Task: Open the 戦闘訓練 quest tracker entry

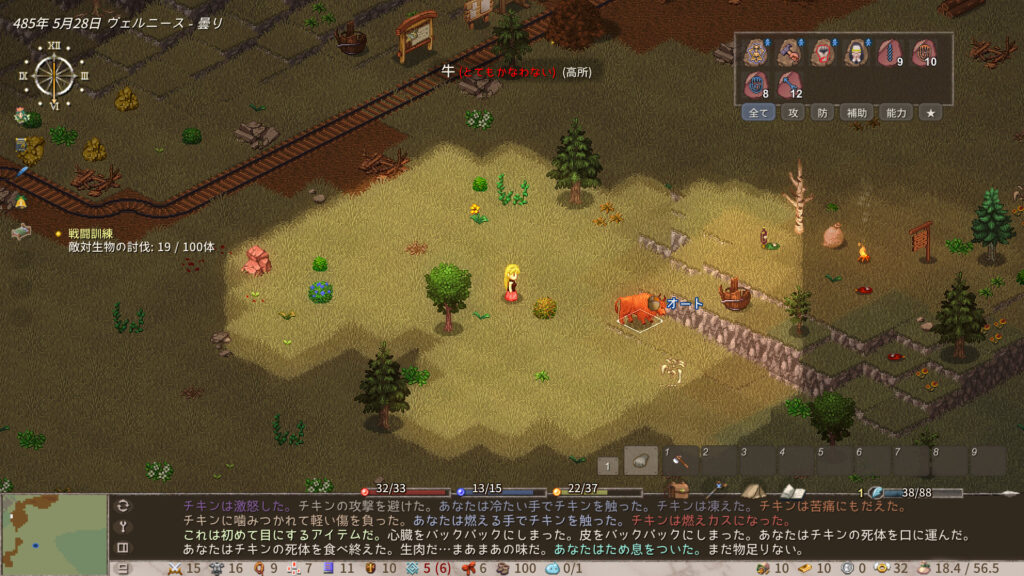Action: tap(91, 233)
